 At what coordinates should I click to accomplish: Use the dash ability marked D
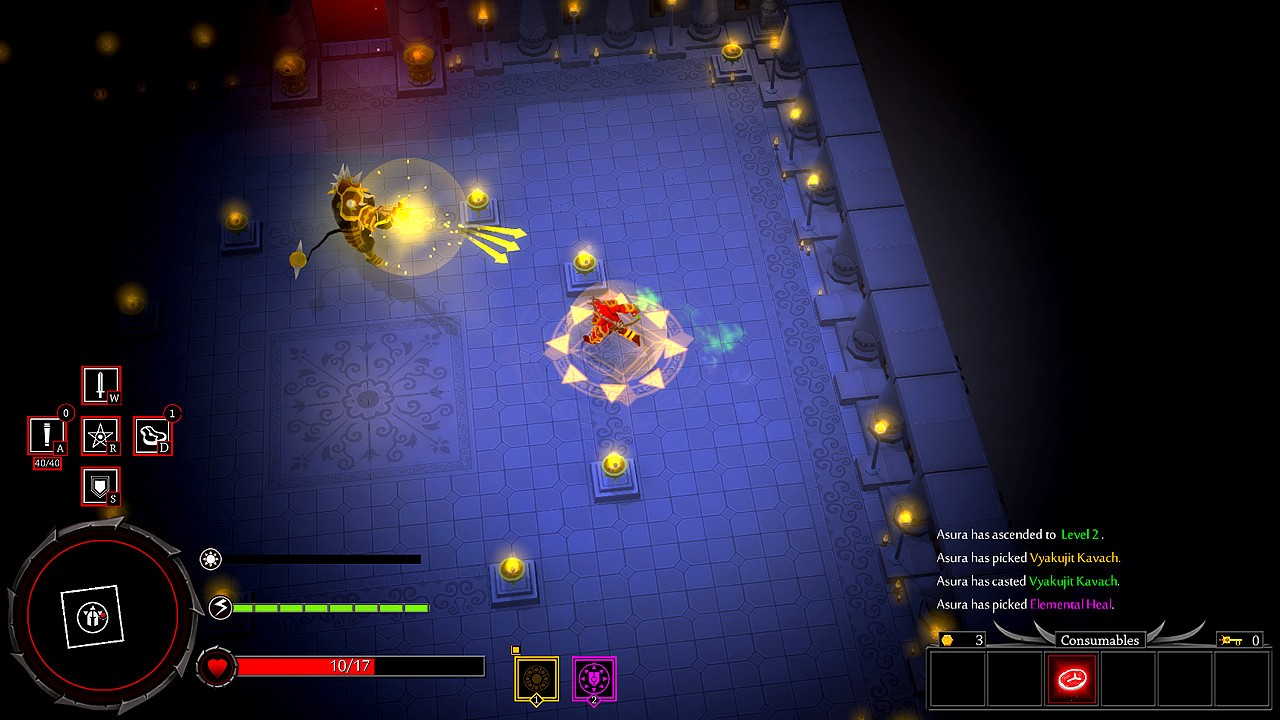tap(152, 436)
